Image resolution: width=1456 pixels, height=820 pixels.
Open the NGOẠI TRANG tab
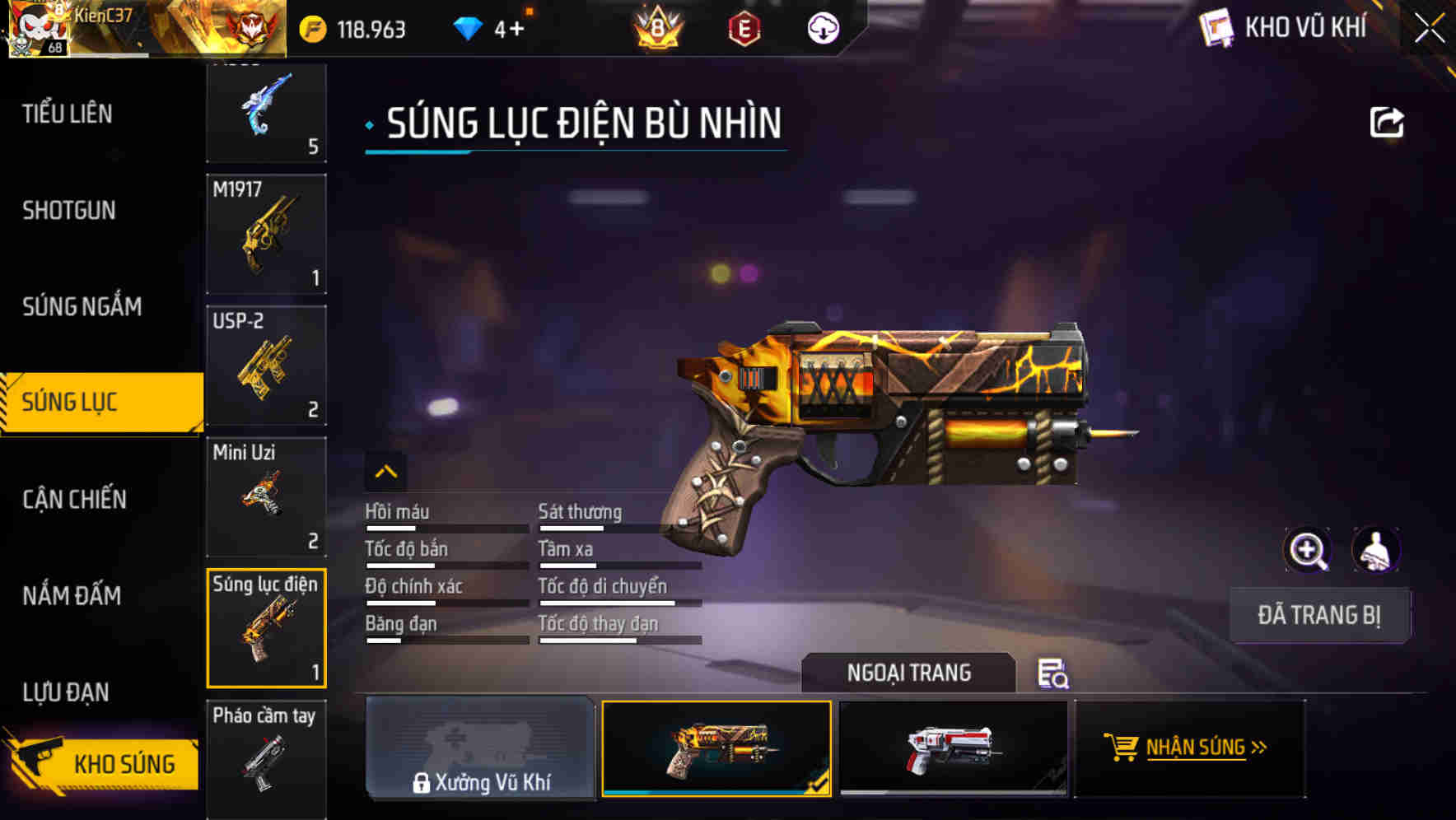click(909, 673)
